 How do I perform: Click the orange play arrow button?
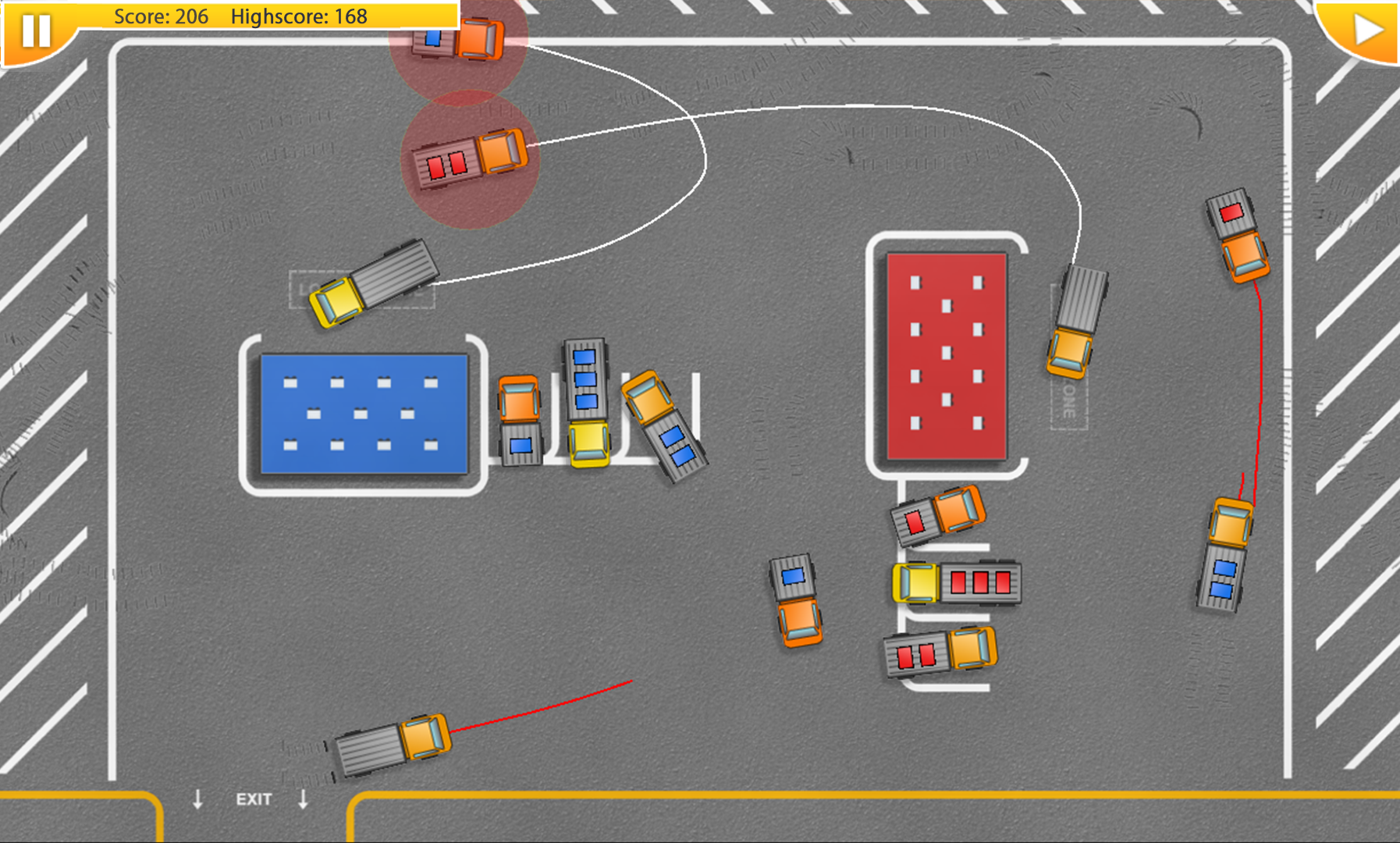[1366, 30]
